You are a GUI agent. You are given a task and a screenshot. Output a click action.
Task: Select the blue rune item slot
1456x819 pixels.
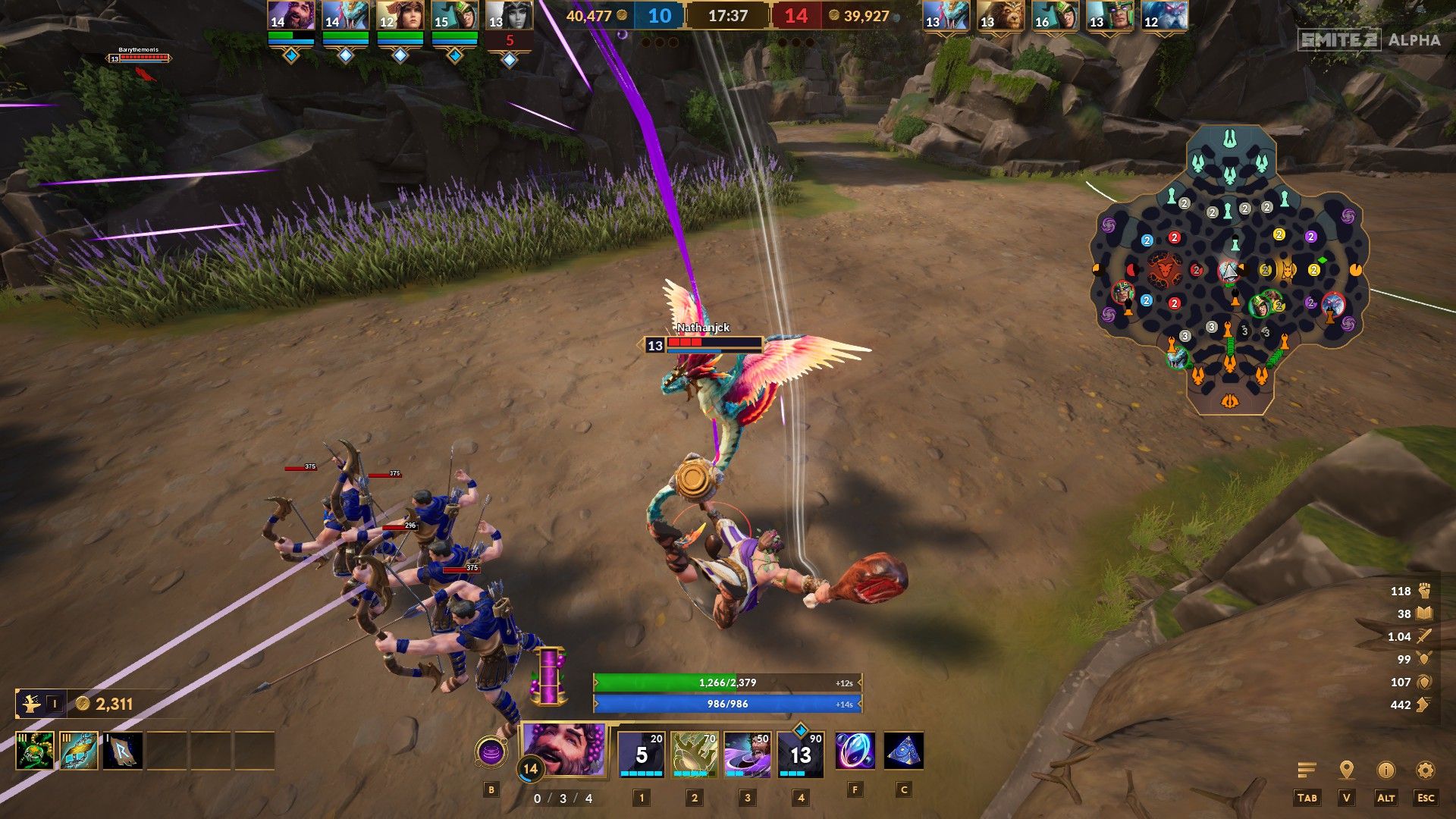click(123, 750)
